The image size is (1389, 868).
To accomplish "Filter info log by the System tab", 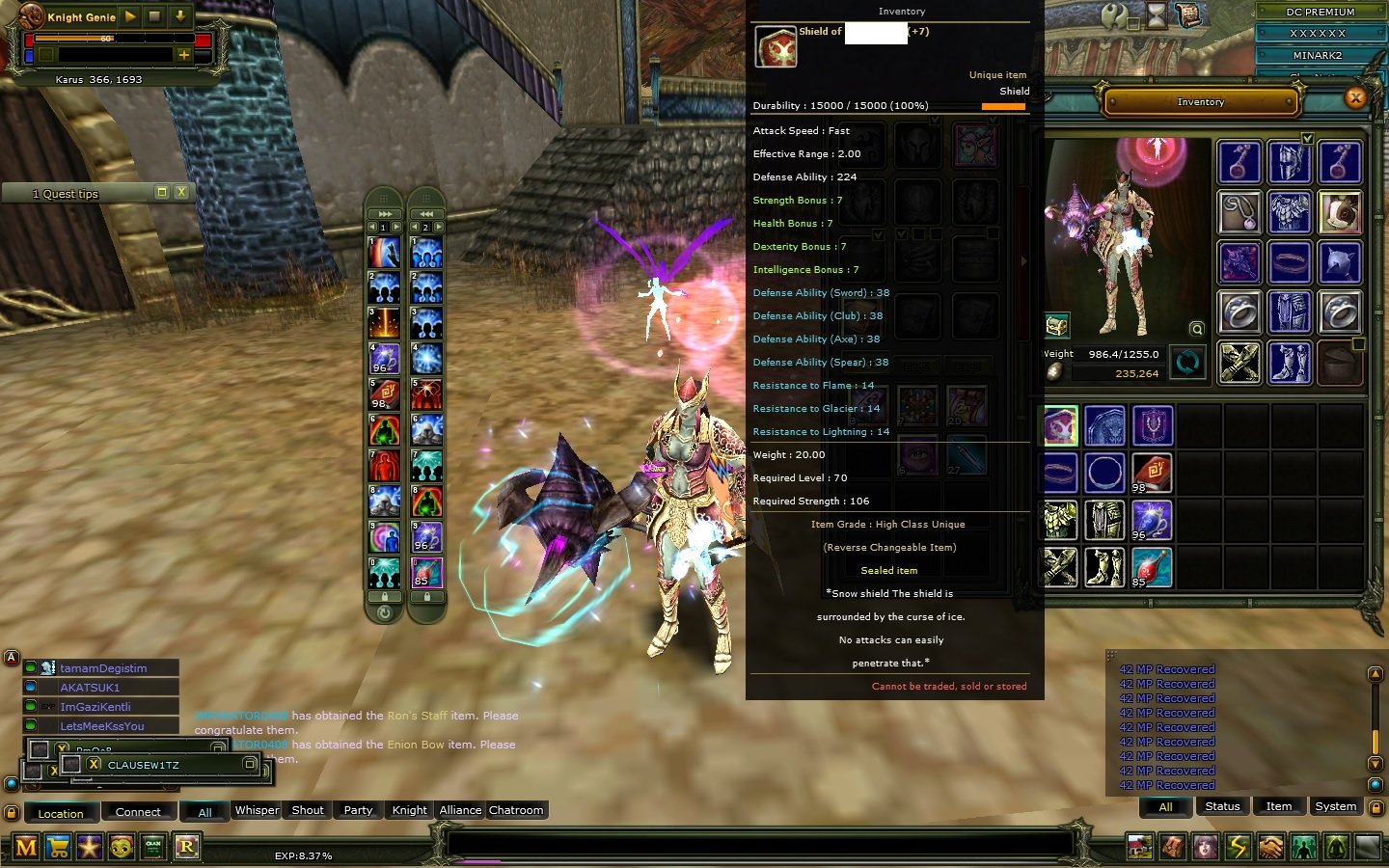I will [x=1335, y=806].
